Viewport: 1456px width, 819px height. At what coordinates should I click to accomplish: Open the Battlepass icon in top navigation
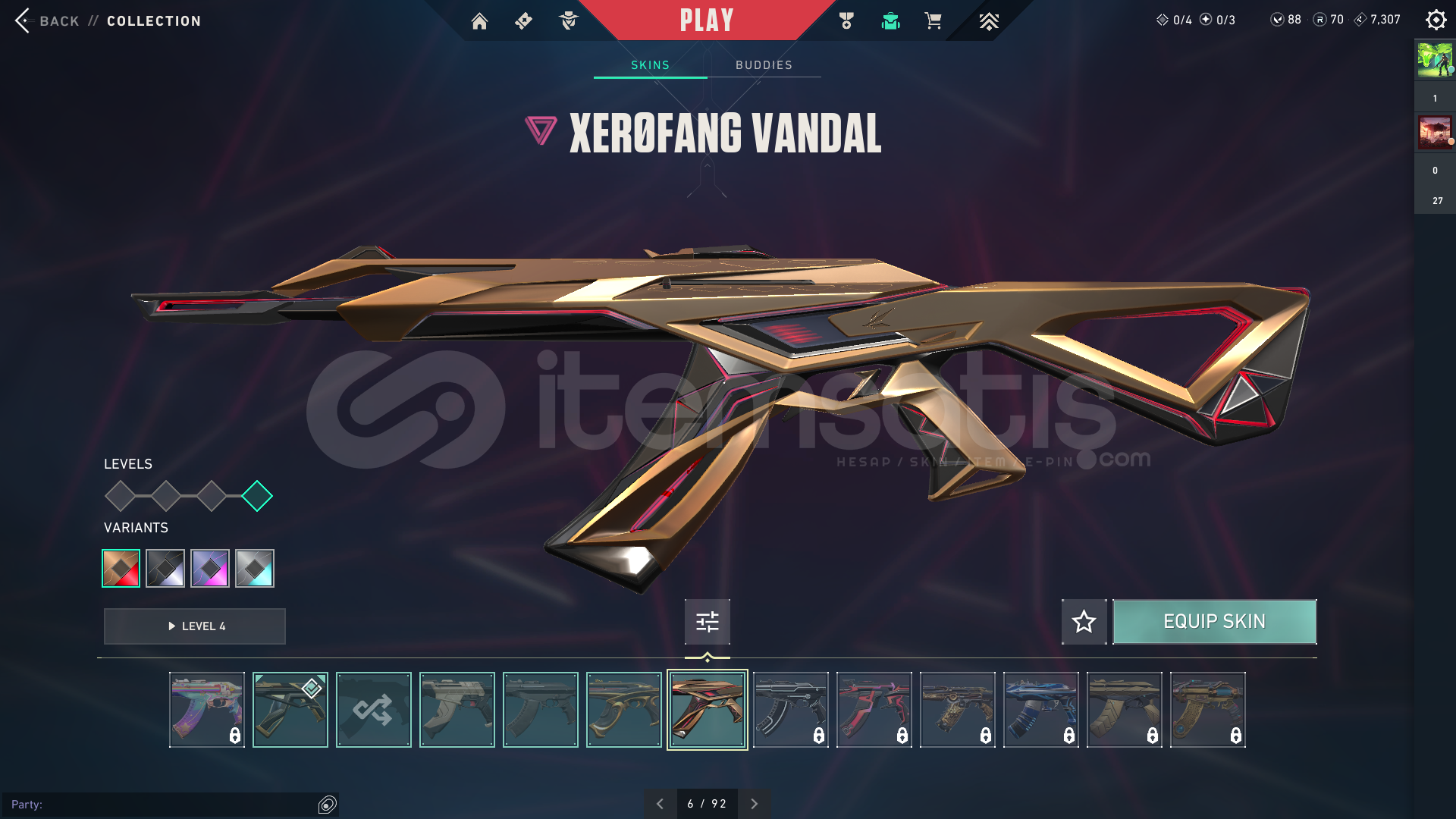click(523, 20)
